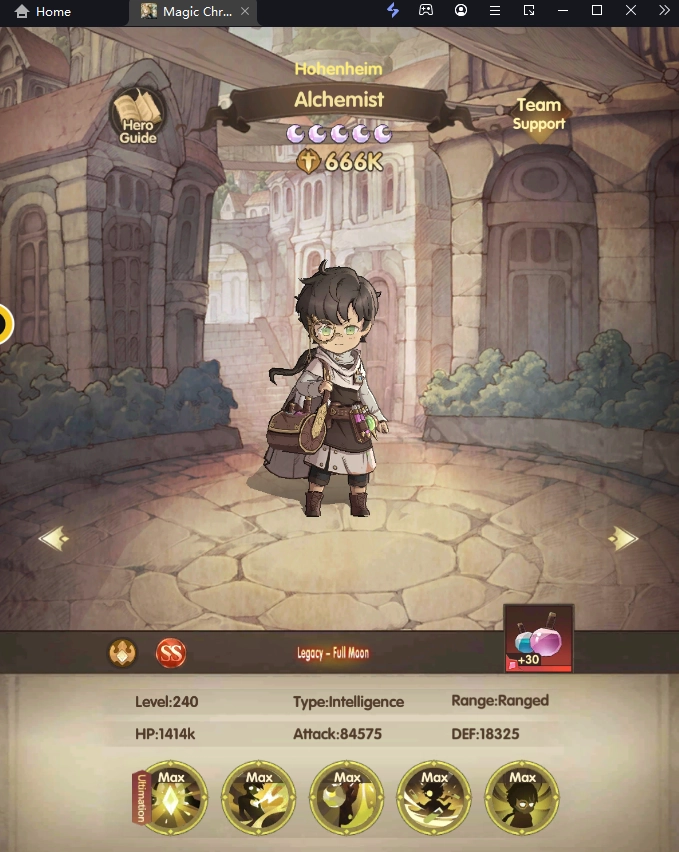Select the +30 potion equipment slot
Image resolution: width=679 pixels, height=852 pixels.
(539, 638)
